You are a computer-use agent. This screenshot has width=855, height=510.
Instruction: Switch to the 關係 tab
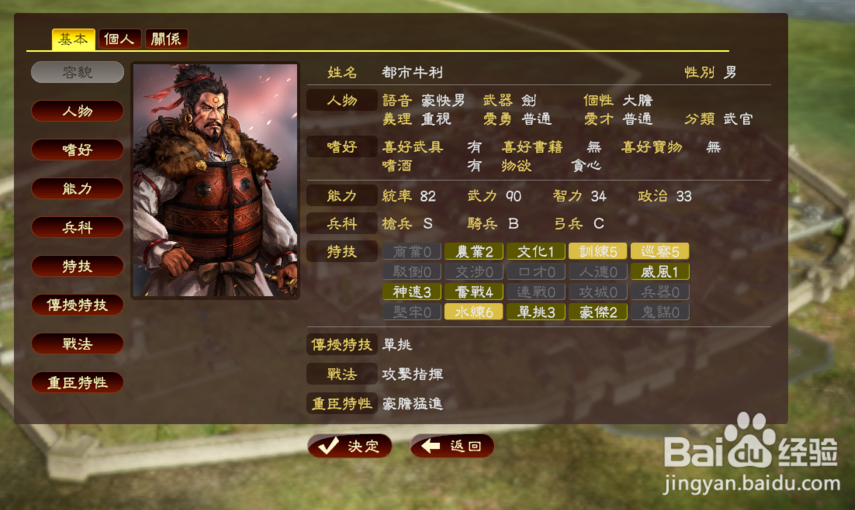167,39
